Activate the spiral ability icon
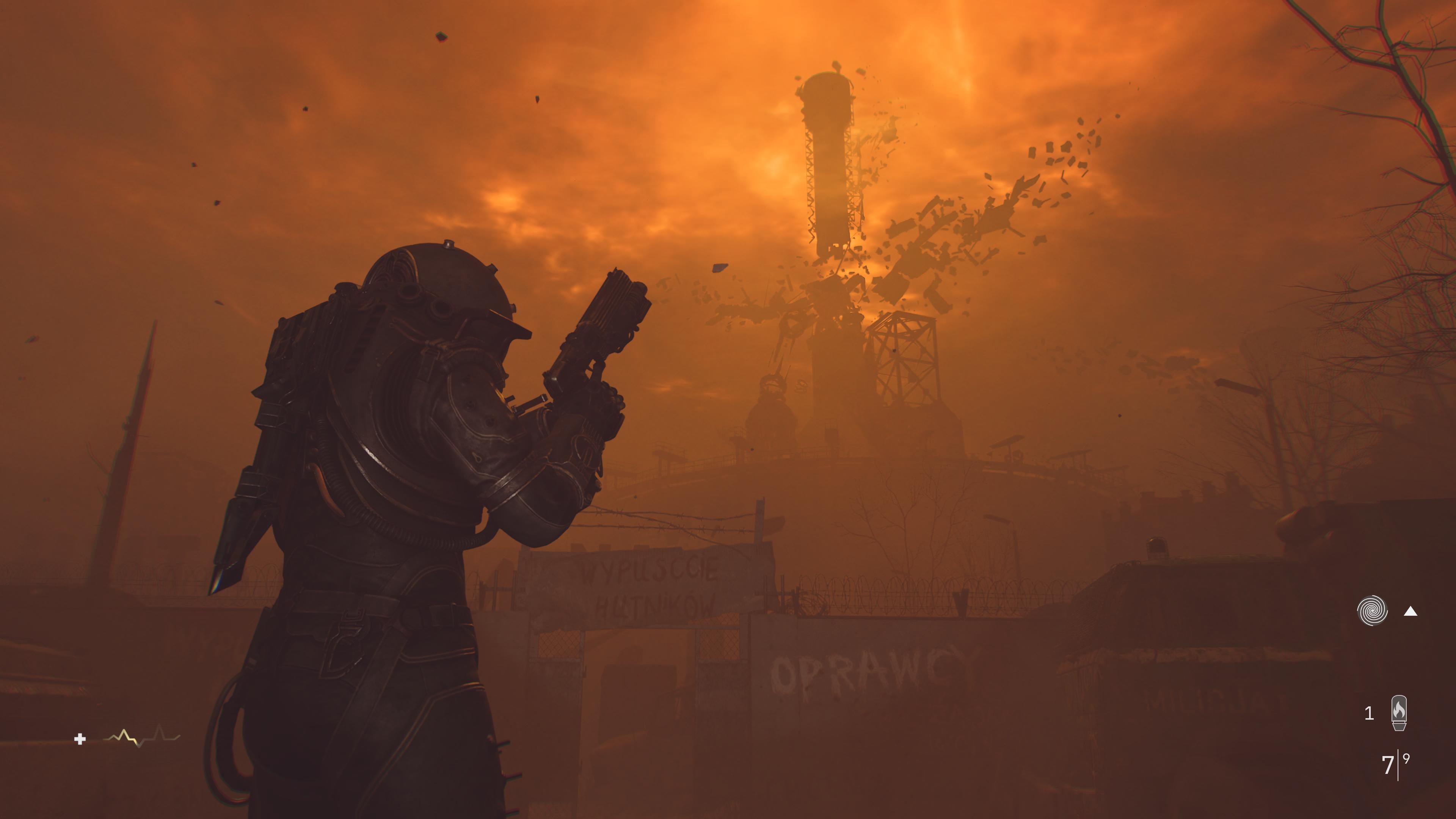 pyautogui.click(x=1372, y=611)
